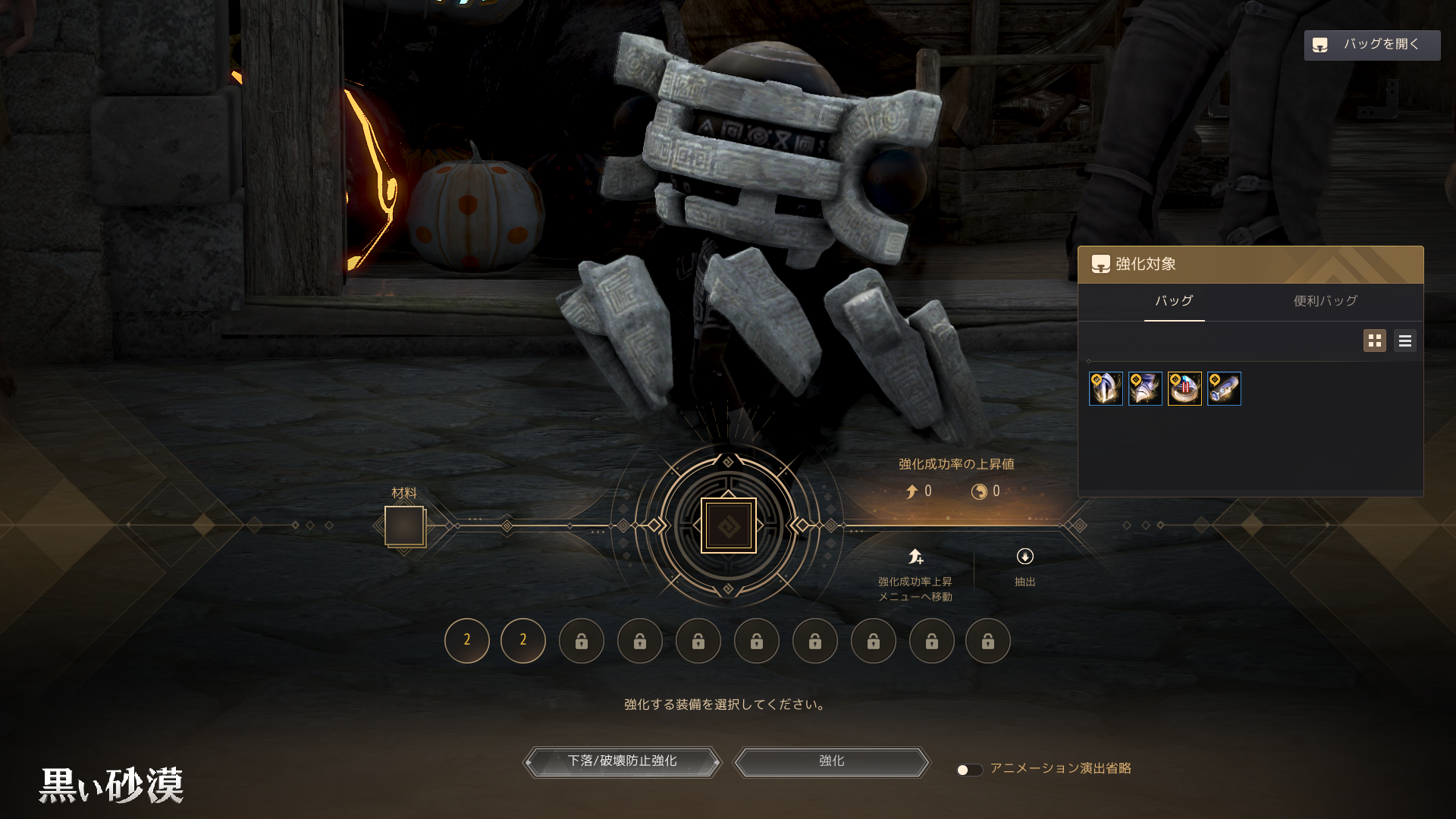This screenshot has width=1456, height=819.
Task: Switch to the 便利バッグ tab
Action: (1325, 301)
